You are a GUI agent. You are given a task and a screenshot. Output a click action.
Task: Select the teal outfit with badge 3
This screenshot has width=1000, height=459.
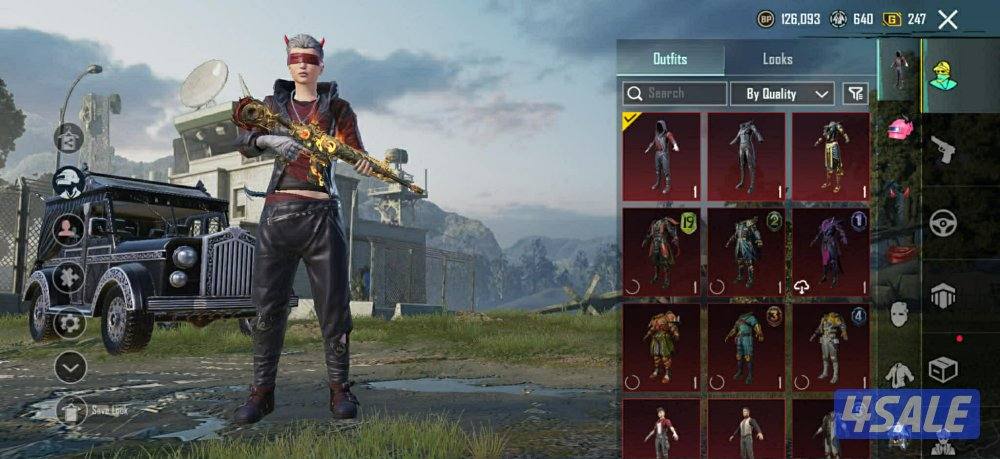pos(745,347)
